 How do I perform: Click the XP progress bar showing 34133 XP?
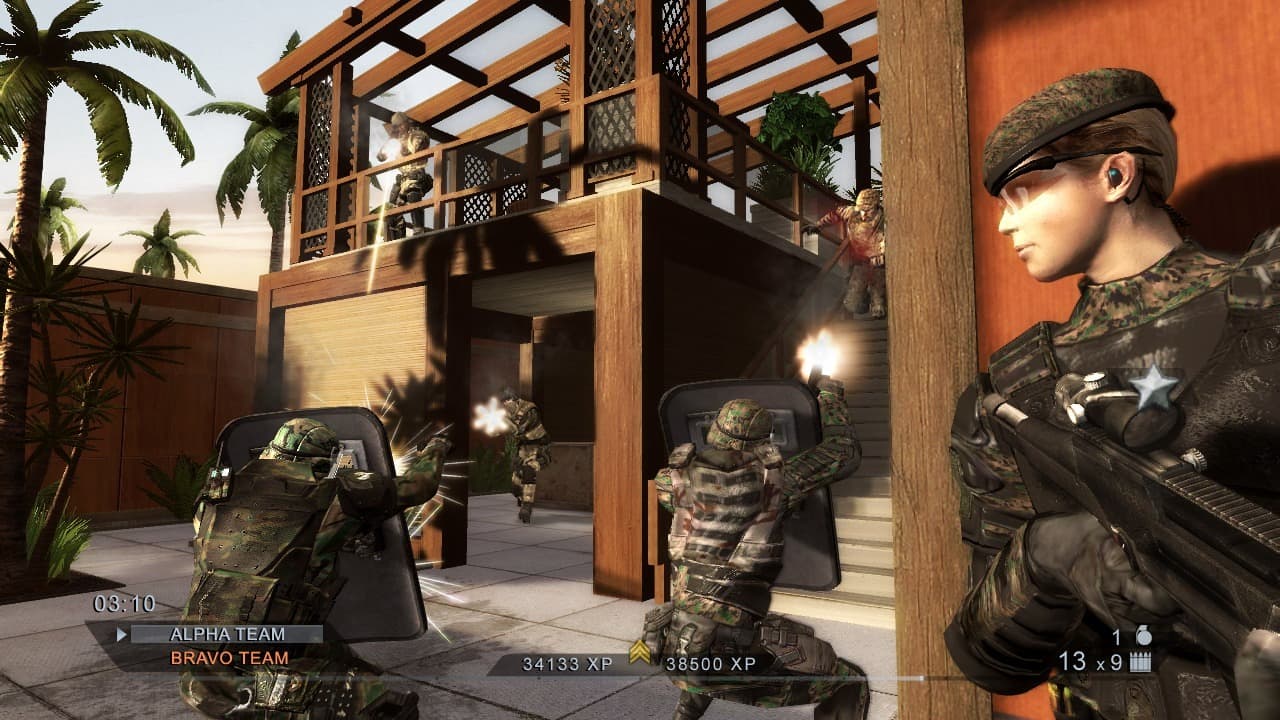point(567,662)
